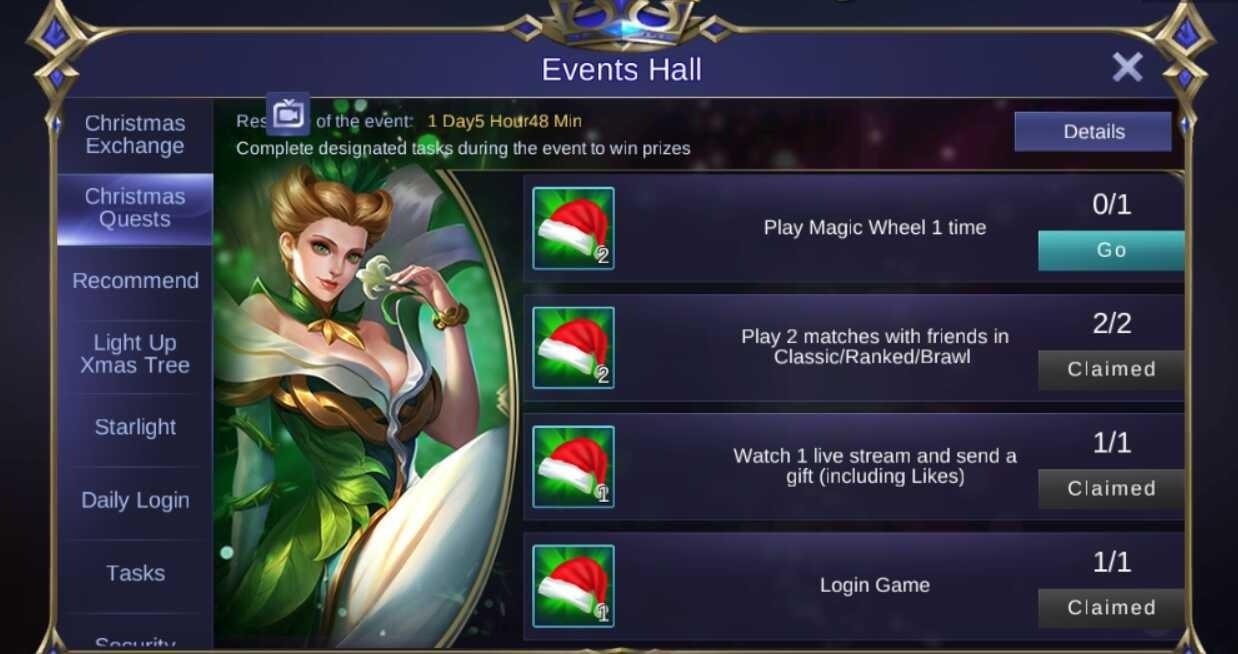Viewport: 1238px width, 654px height.
Task: Click Claimed on the live stream quest
Action: tap(1111, 489)
